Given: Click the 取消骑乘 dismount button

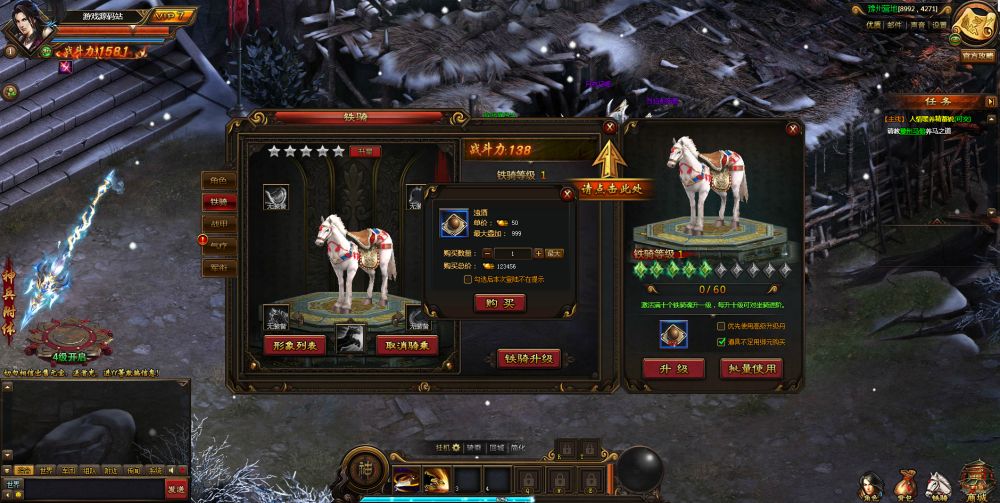Looking at the screenshot, I should click(408, 346).
